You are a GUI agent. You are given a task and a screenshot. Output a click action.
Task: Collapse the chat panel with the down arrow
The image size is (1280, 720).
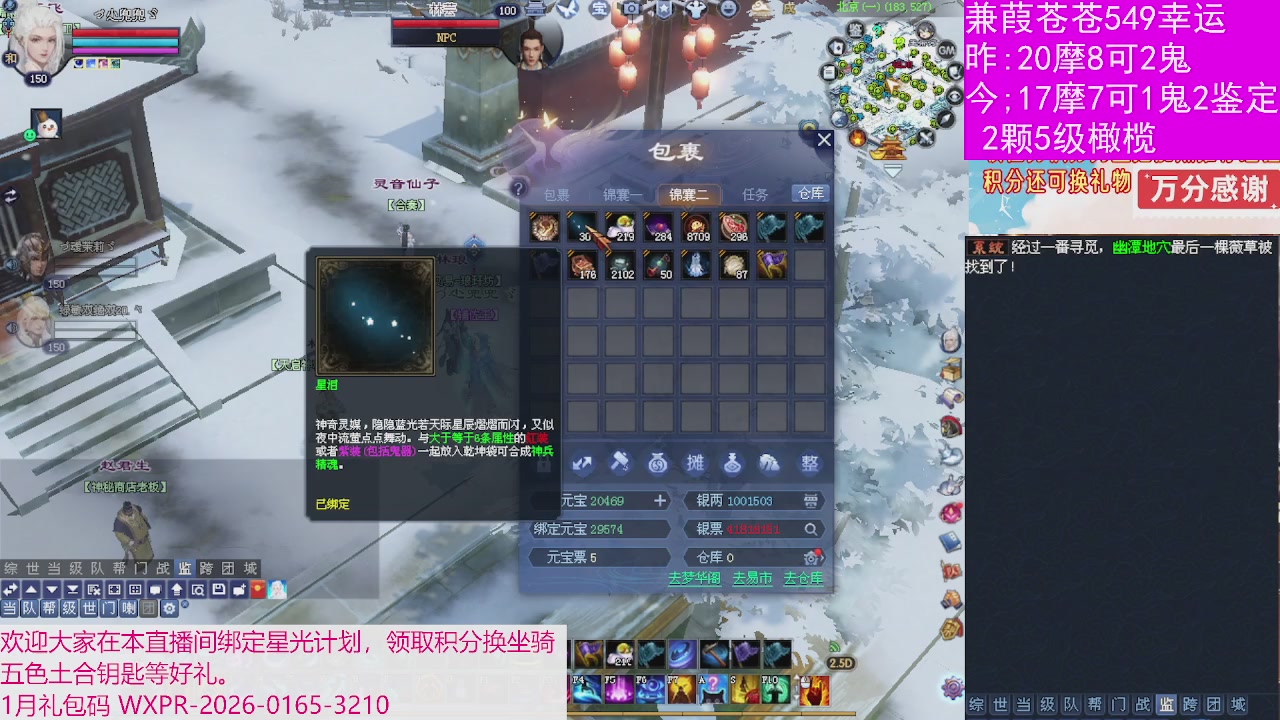click(52, 590)
